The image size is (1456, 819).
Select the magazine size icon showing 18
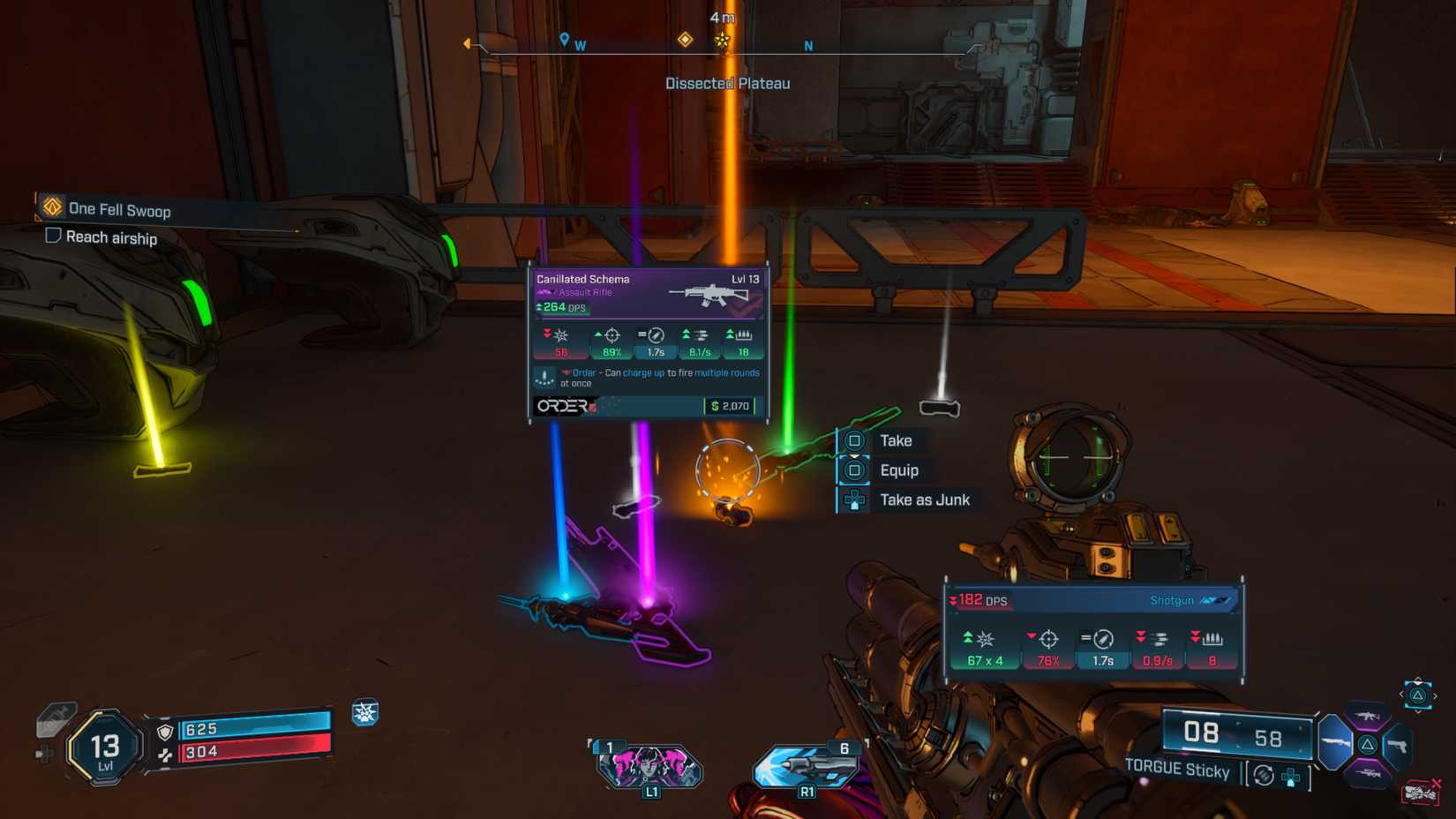pyautogui.click(x=742, y=336)
